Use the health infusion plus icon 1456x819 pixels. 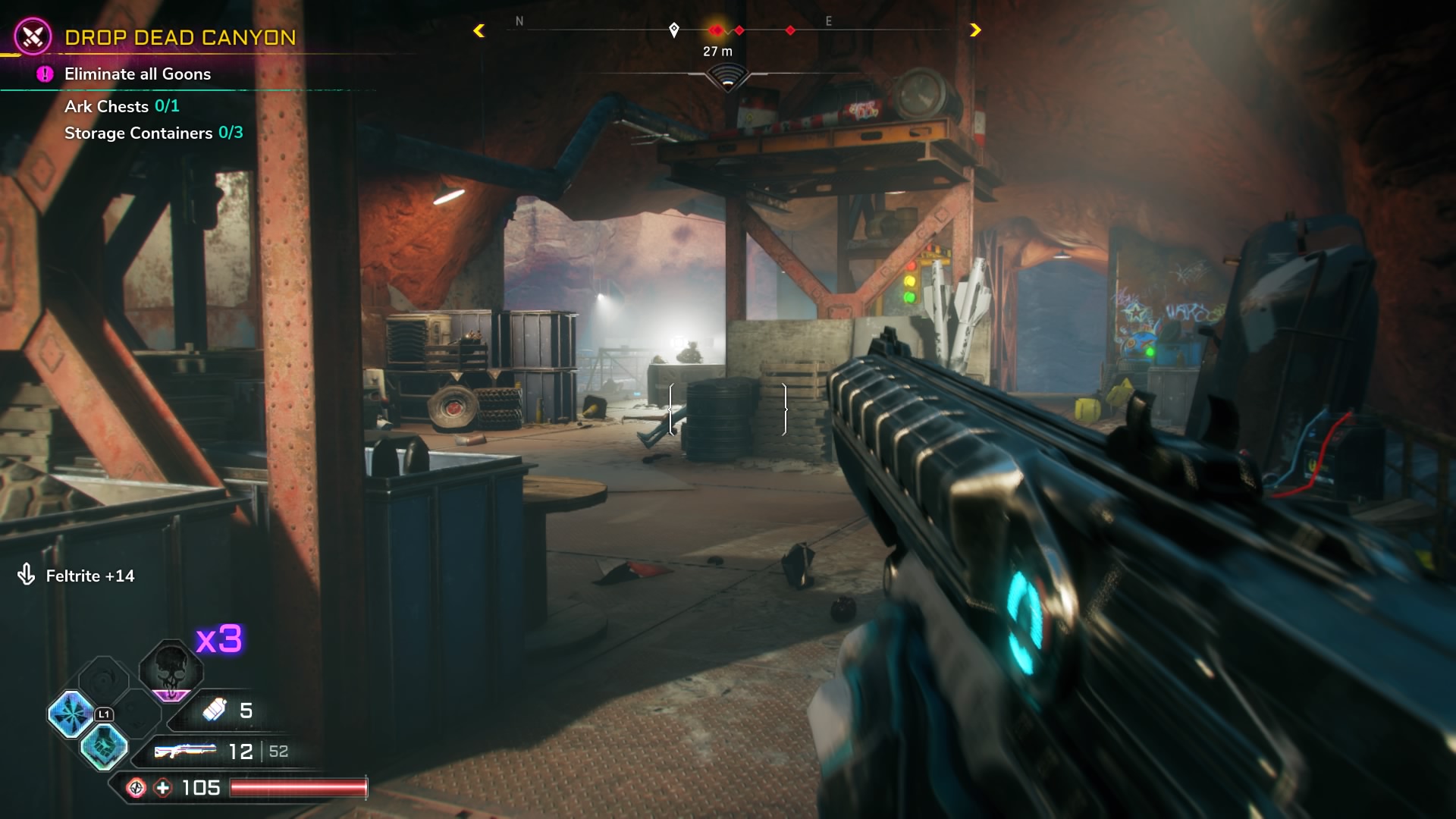163,788
